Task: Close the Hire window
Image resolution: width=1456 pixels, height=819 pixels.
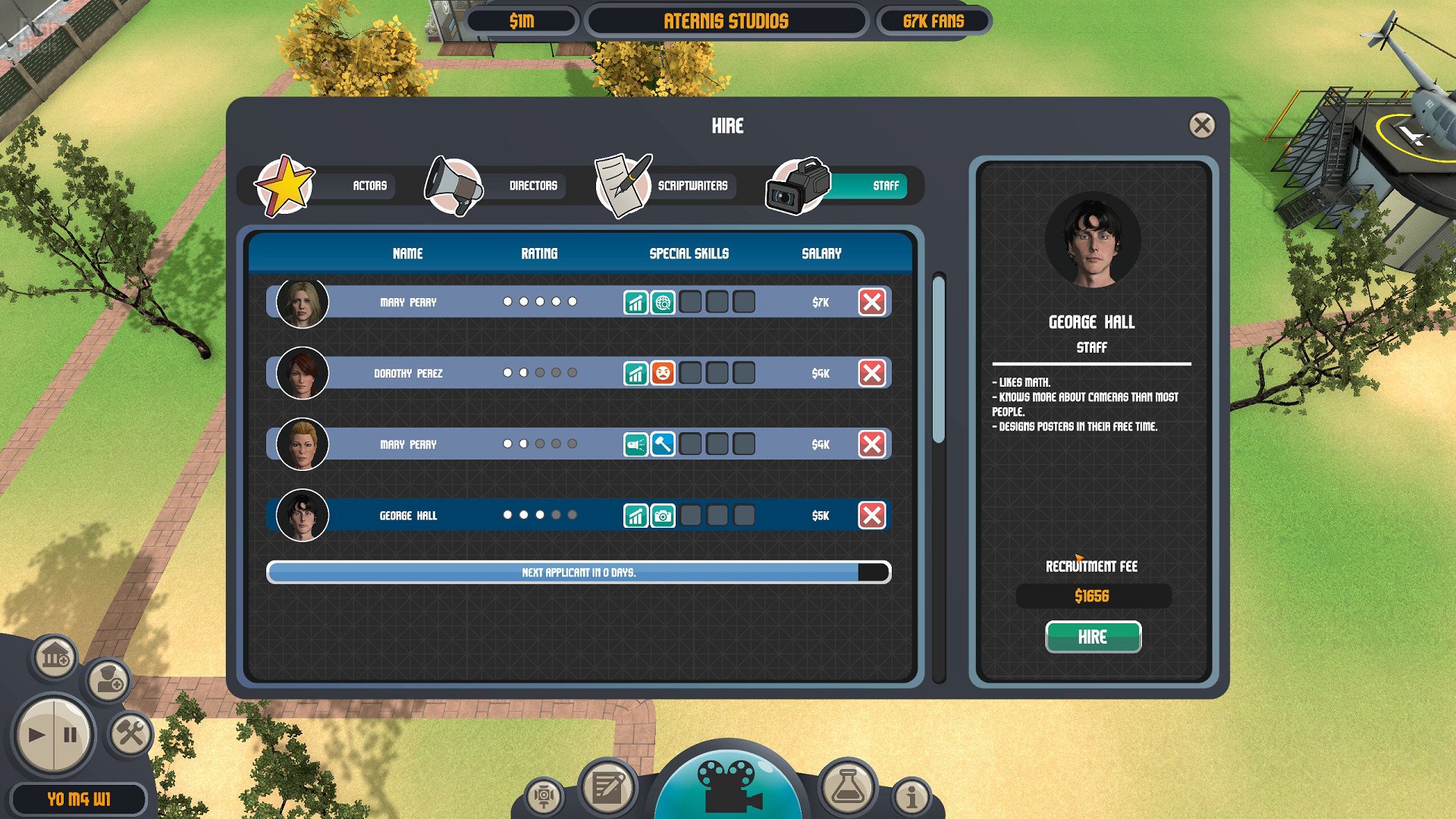Action: tap(1201, 125)
